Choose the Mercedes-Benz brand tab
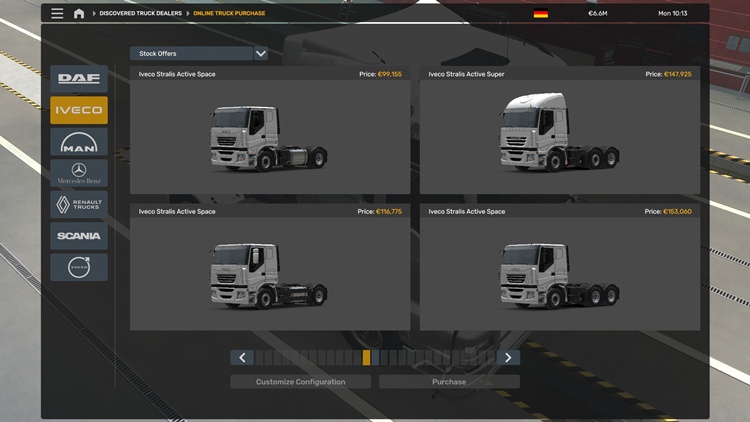Viewport: 750px width, 422px height. pos(79,173)
